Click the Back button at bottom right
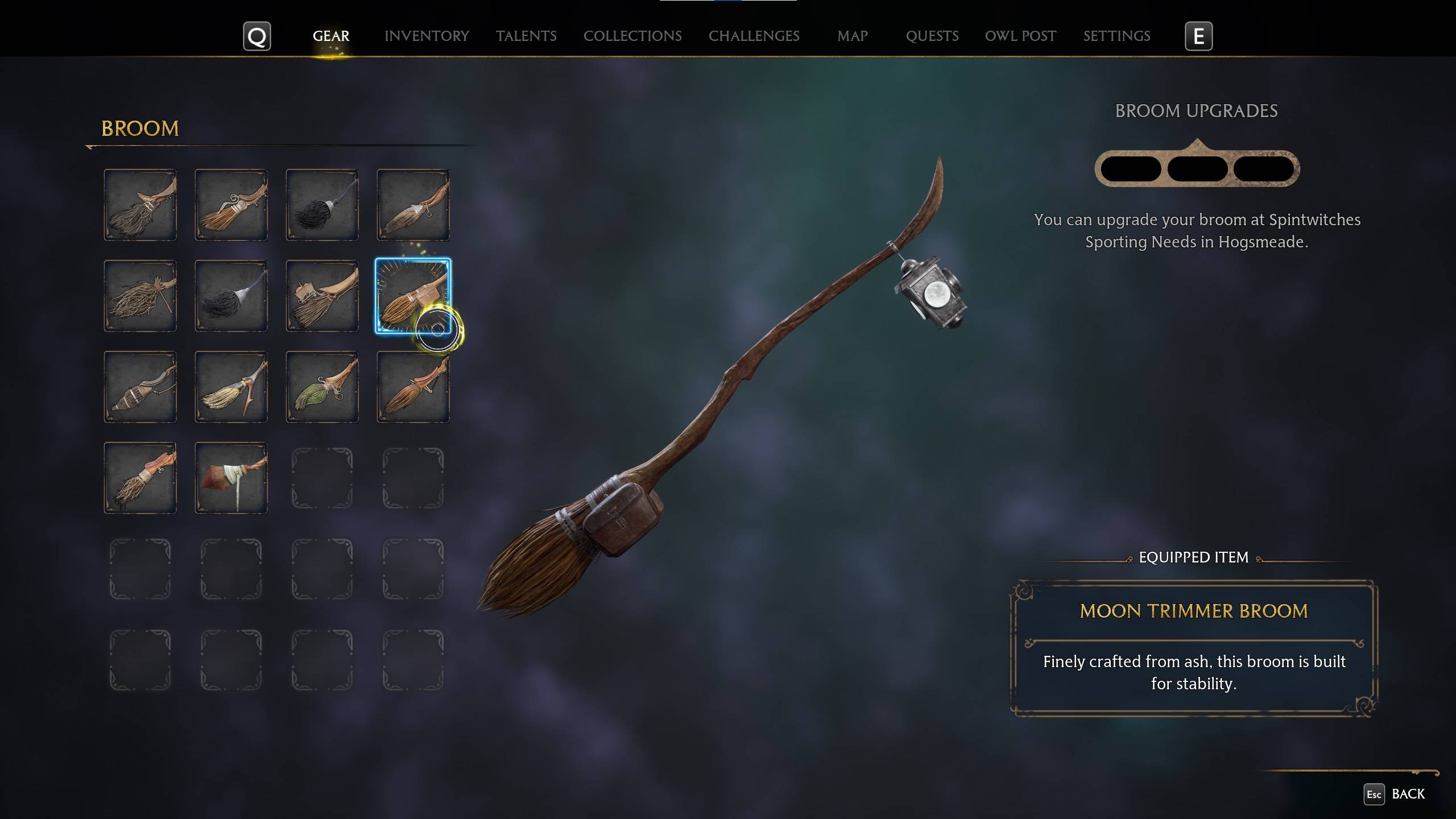The image size is (1456, 819). pyautogui.click(x=1409, y=794)
